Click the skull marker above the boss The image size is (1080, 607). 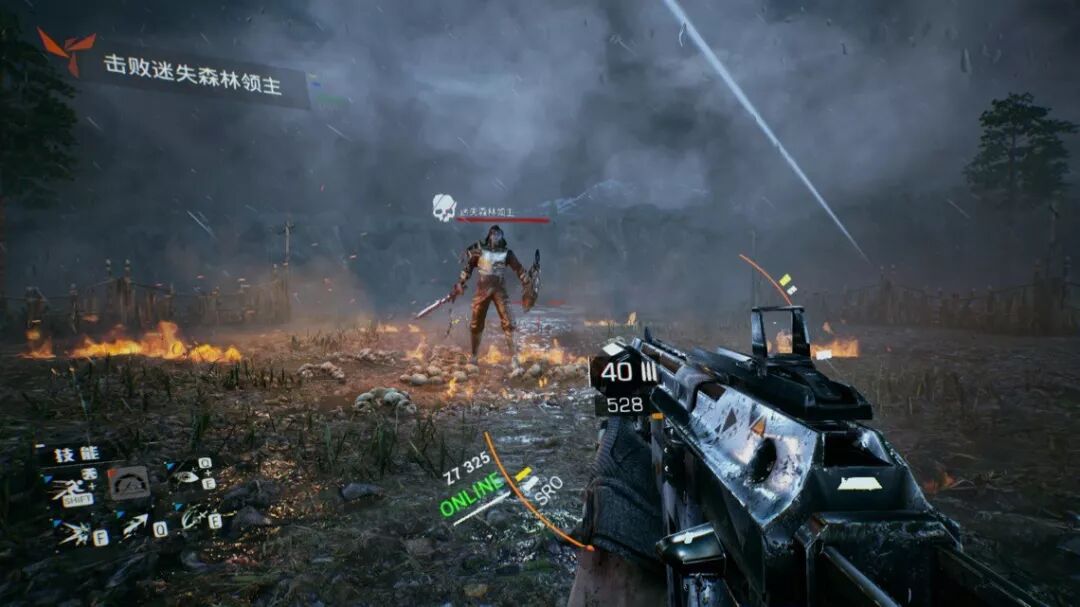pyautogui.click(x=444, y=207)
